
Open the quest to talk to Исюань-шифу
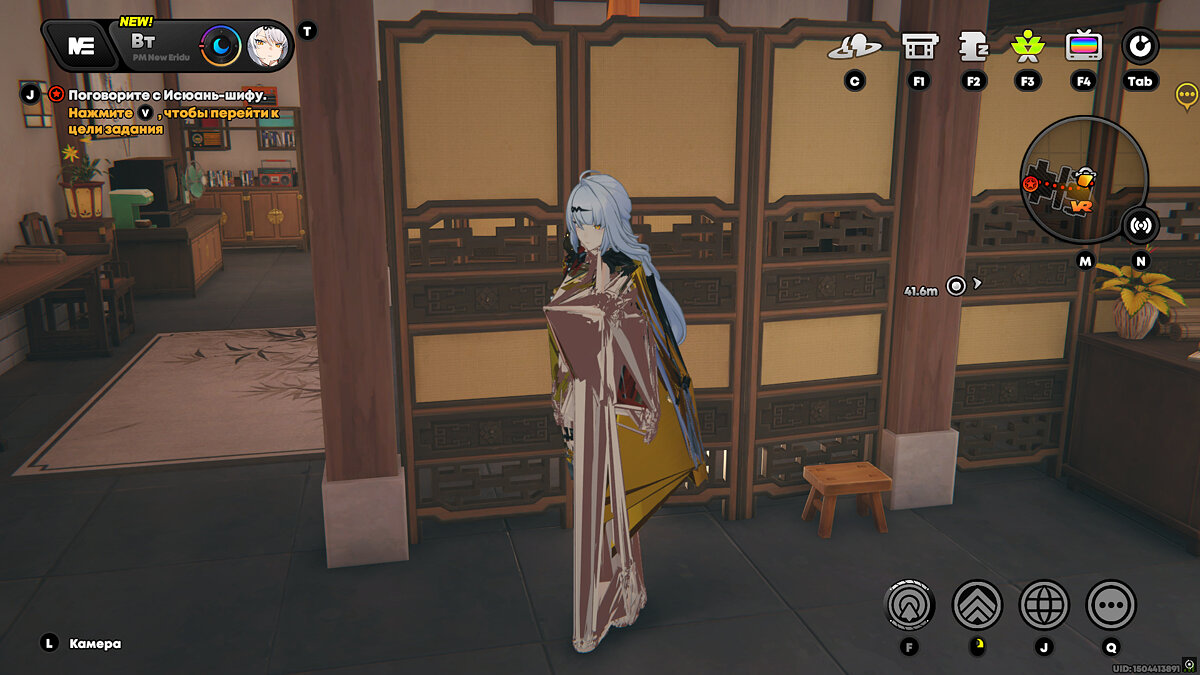tap(167, 95)
